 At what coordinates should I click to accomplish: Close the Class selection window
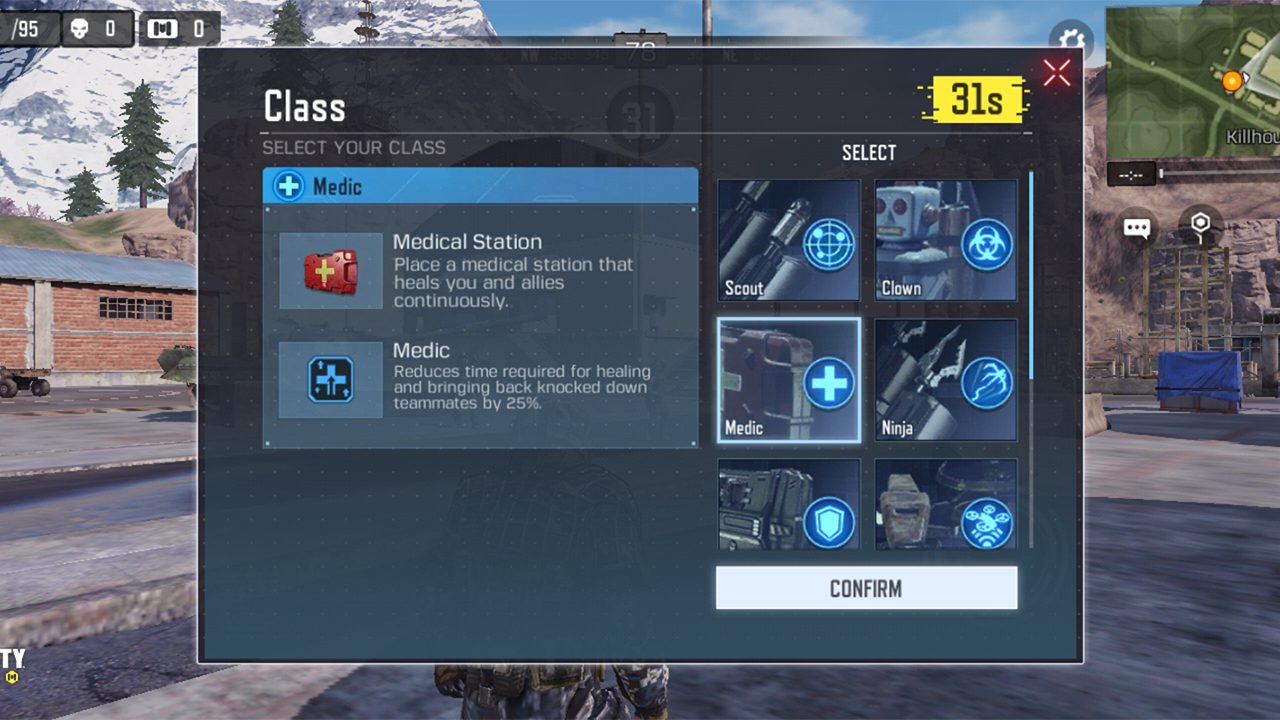point(1056,72)
